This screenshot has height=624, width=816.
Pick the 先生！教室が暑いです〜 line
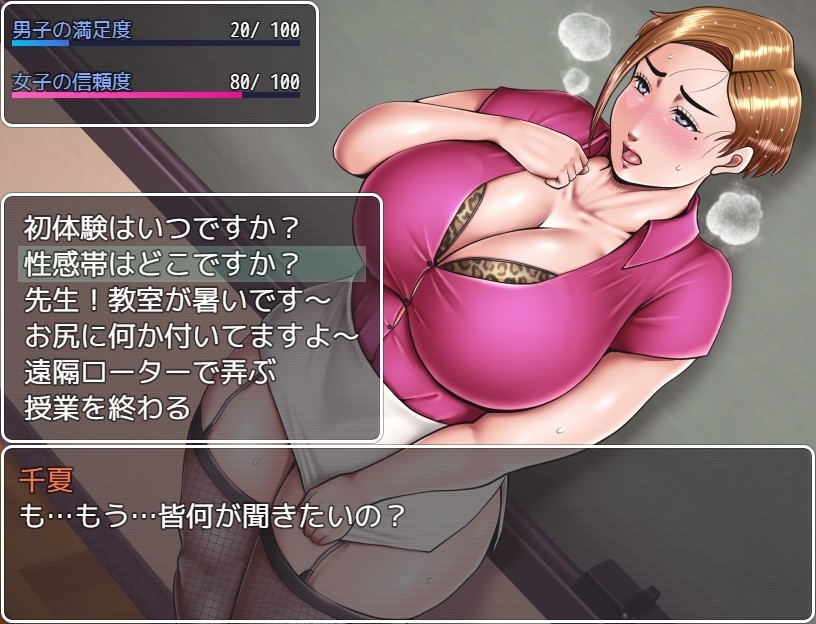click(176, 300)
